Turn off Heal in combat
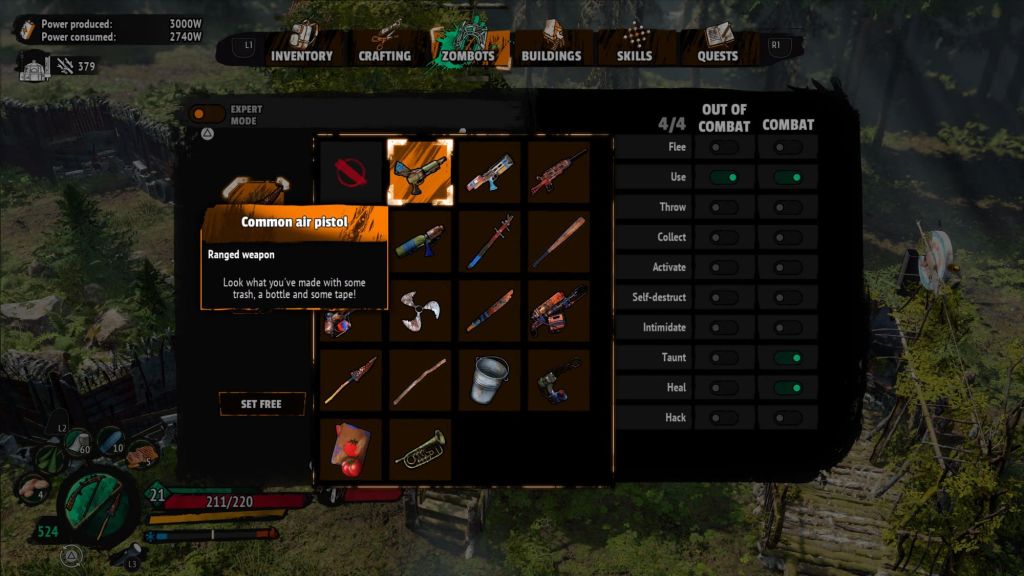This screenshot has width=1024, height=576. tap(788, 387)
